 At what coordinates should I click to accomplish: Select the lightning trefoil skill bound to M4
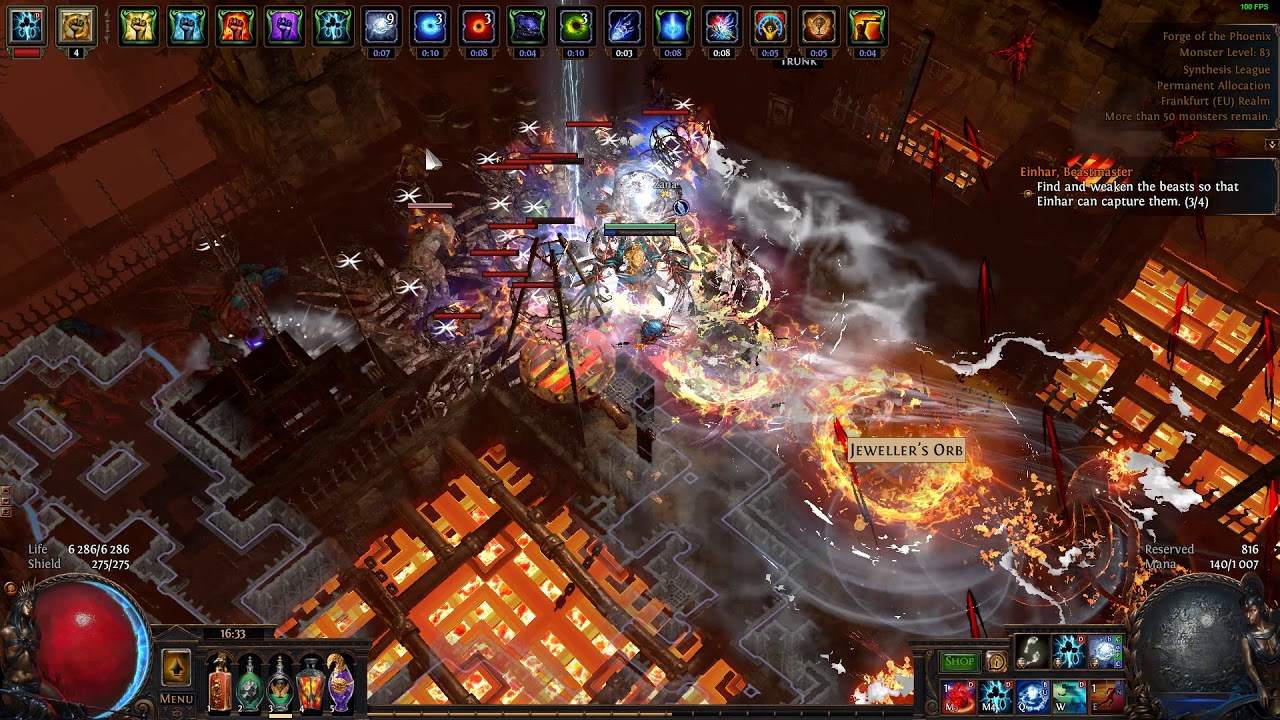click(995, 696)
